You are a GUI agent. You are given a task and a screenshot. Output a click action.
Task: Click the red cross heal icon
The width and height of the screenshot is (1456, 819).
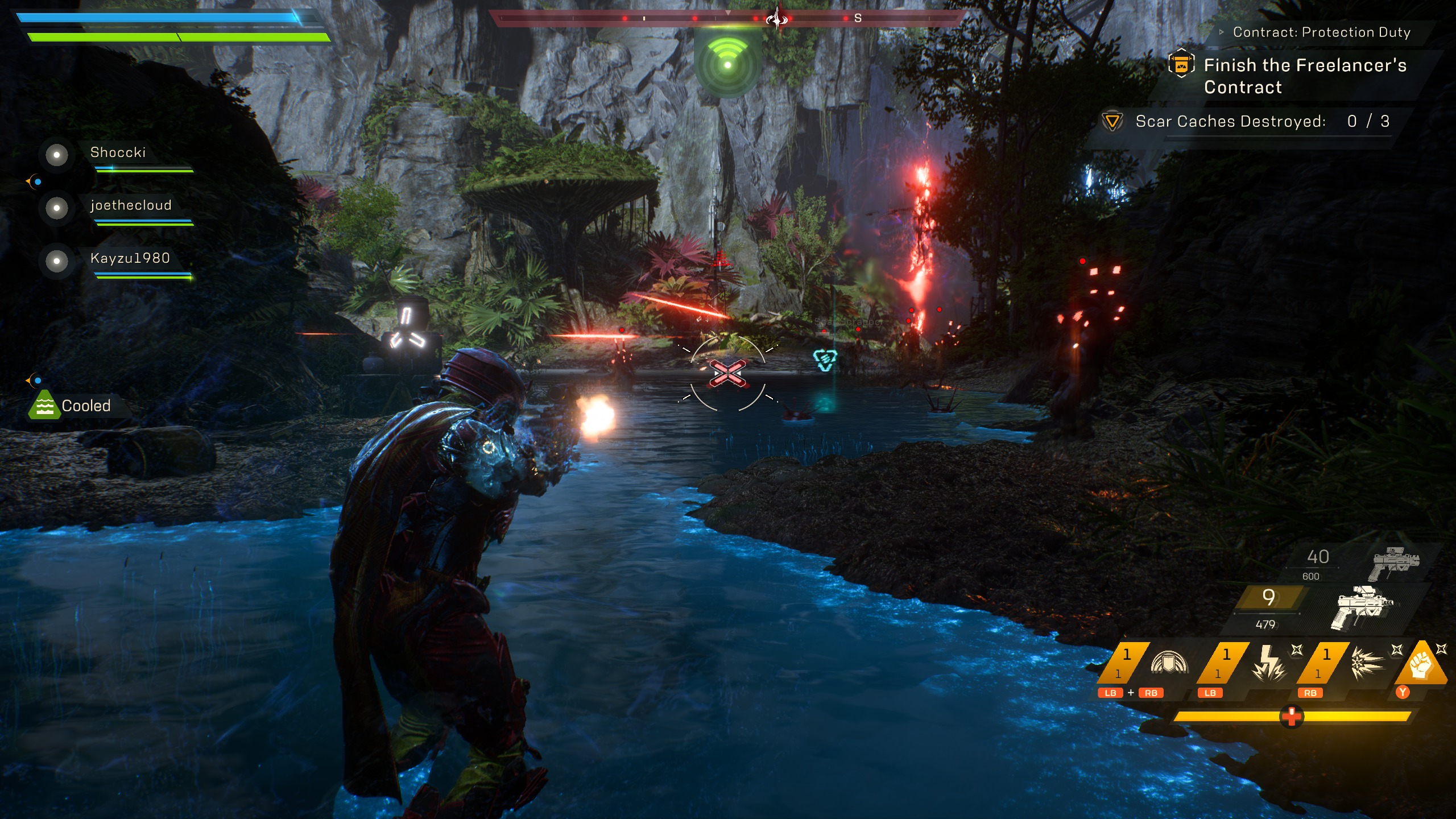coord(1291,716)
